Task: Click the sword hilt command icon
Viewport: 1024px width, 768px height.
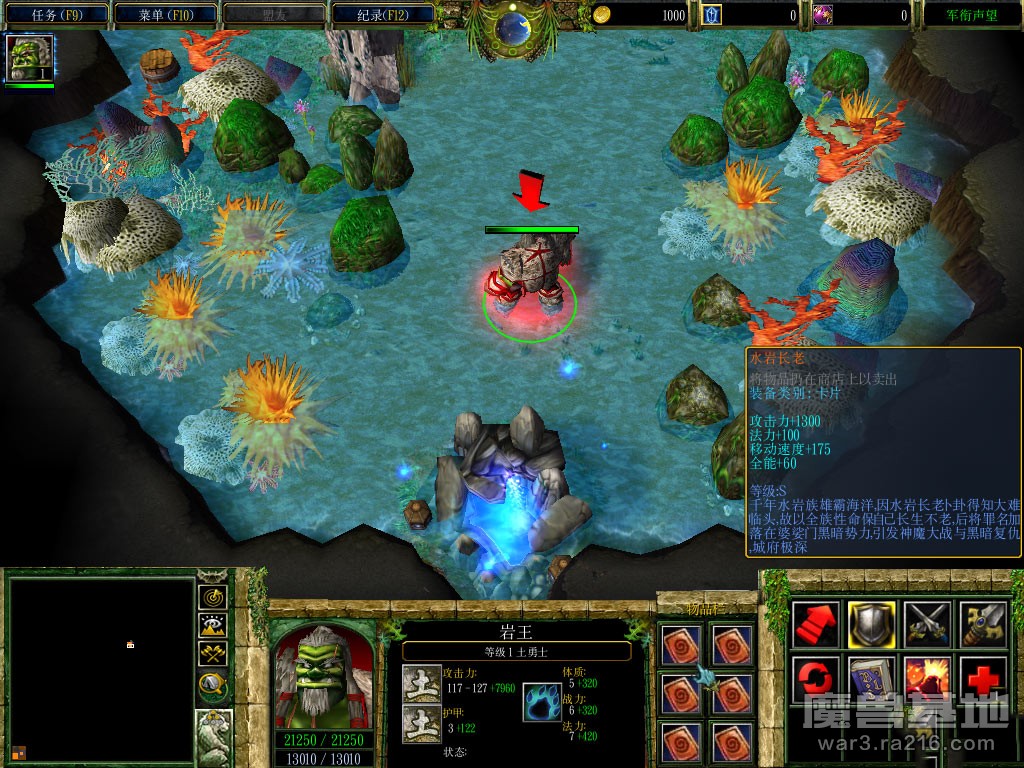Action: click(983, 624)
